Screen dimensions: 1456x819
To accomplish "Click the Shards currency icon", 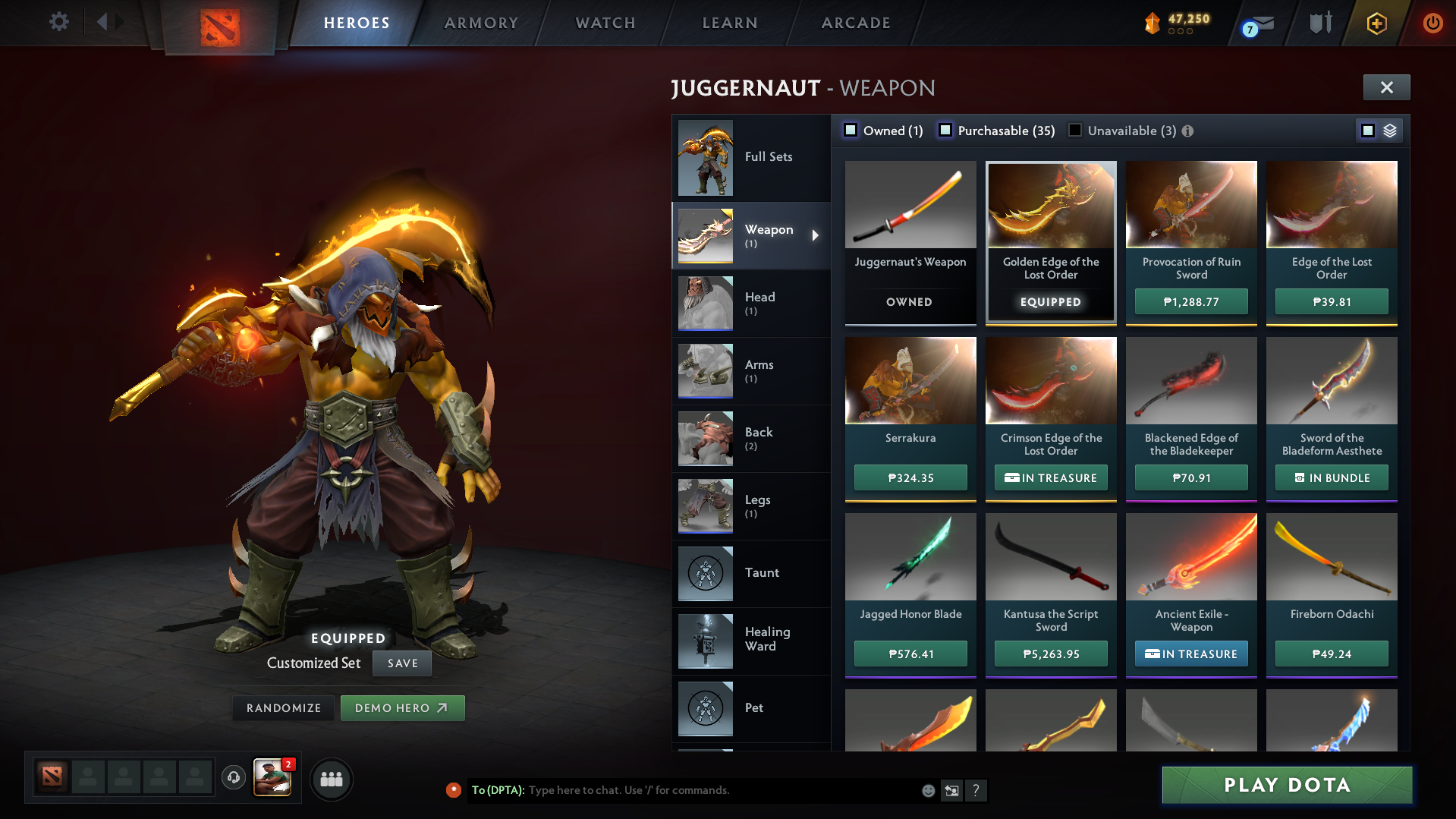I will [x=1152, y=23].
